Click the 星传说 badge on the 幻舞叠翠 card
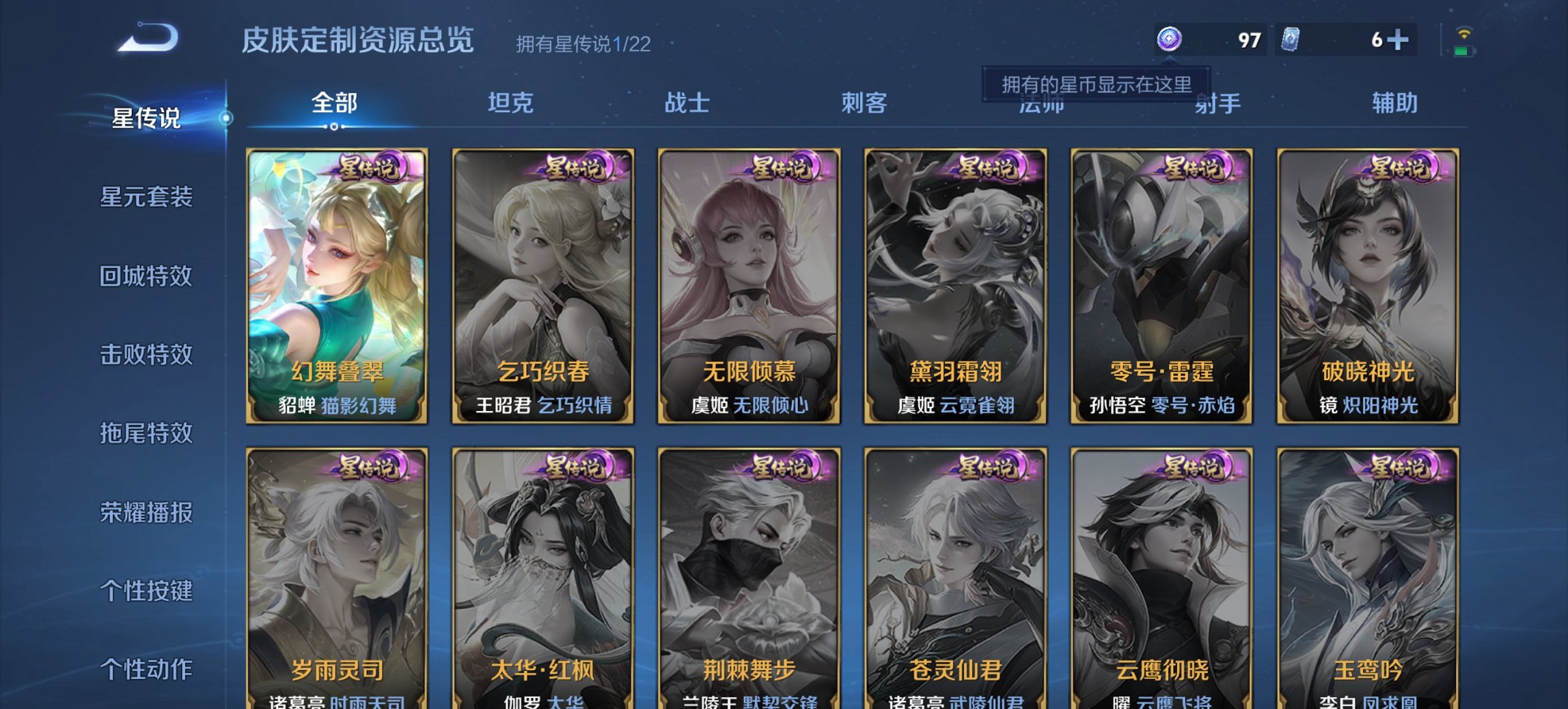The image size is (1568, 709). (372, 168)
